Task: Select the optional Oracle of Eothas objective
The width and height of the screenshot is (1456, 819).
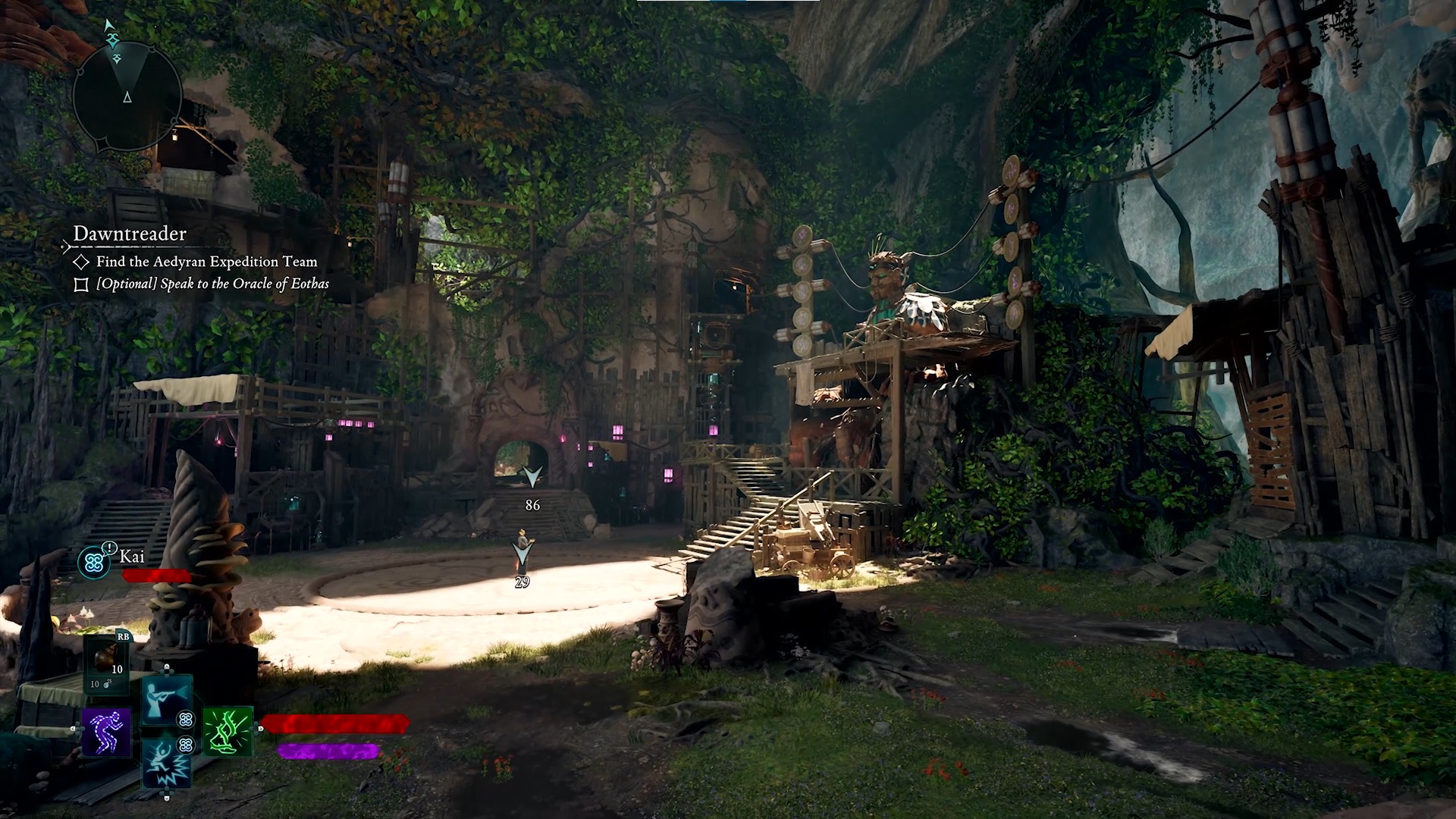Action: pyautogui.click(x=212, y=284)
